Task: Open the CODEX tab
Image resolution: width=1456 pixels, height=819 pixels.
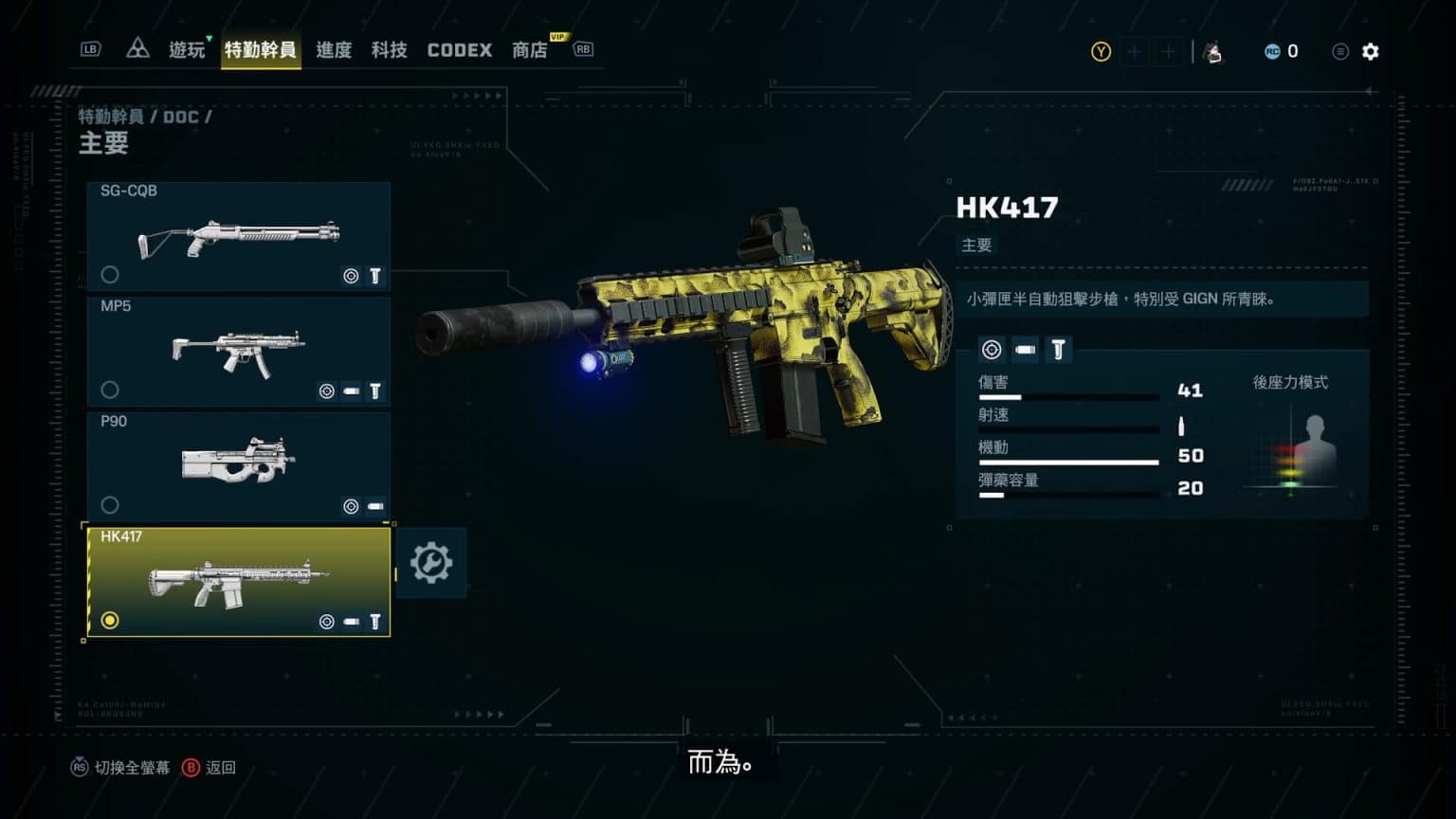Action: coord(460,50)
